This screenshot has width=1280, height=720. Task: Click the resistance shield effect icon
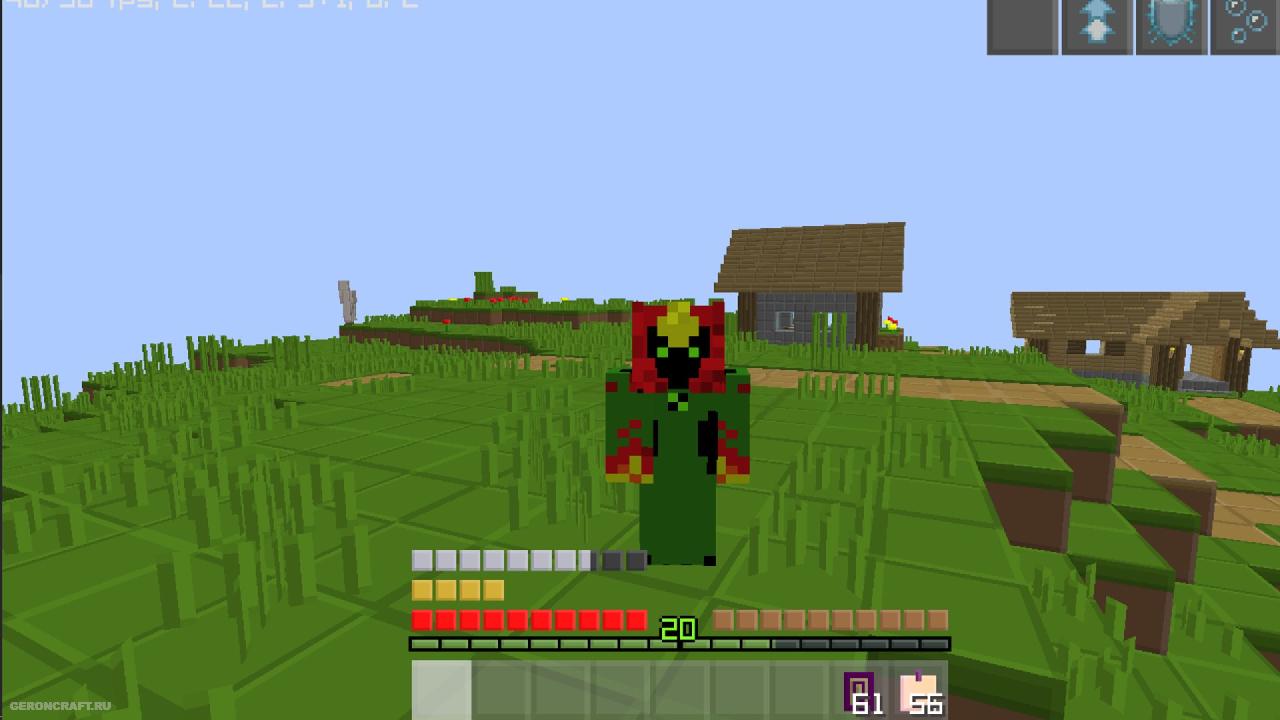click(x=1171, y=25)
